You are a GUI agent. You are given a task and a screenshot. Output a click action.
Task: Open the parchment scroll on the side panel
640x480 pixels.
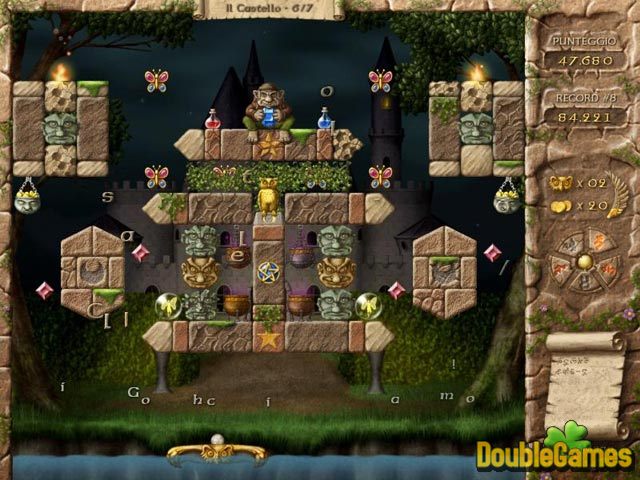click(x=586, y=373)
